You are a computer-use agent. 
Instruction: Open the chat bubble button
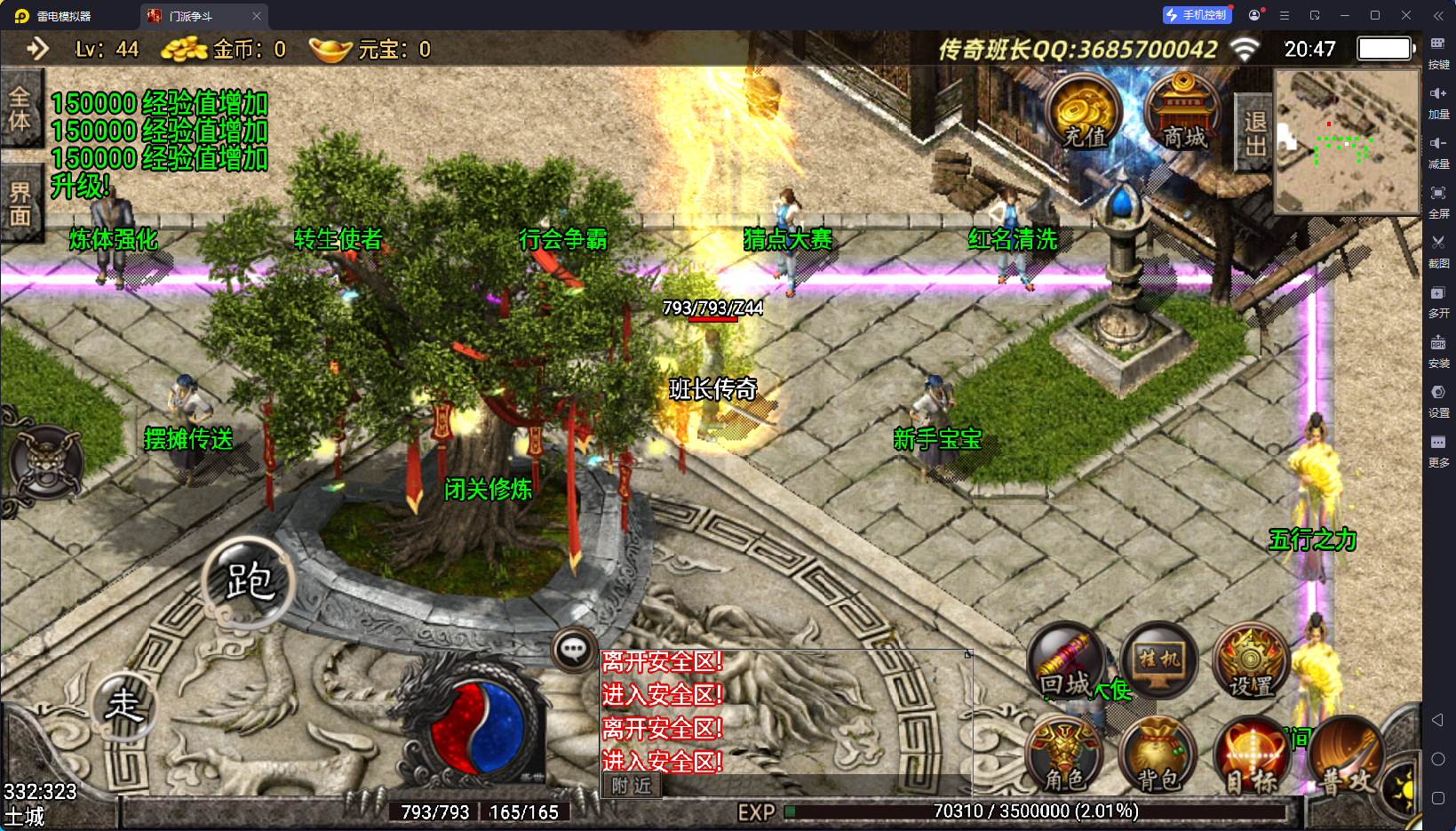point(573,651)
